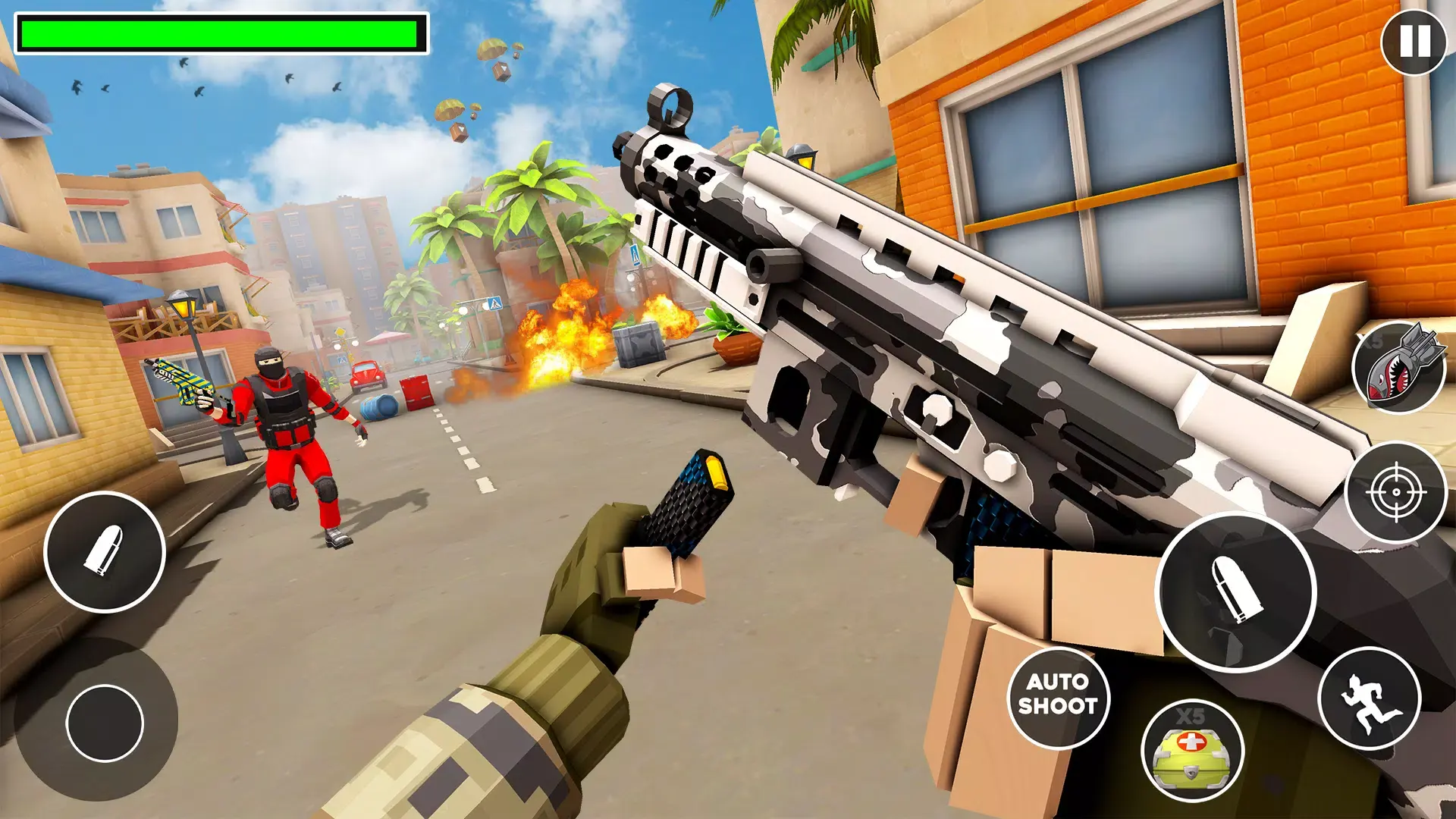Viewport: 1456px width, 819px height.
Task: Tap the green health bar
Action: coord(220,33)
